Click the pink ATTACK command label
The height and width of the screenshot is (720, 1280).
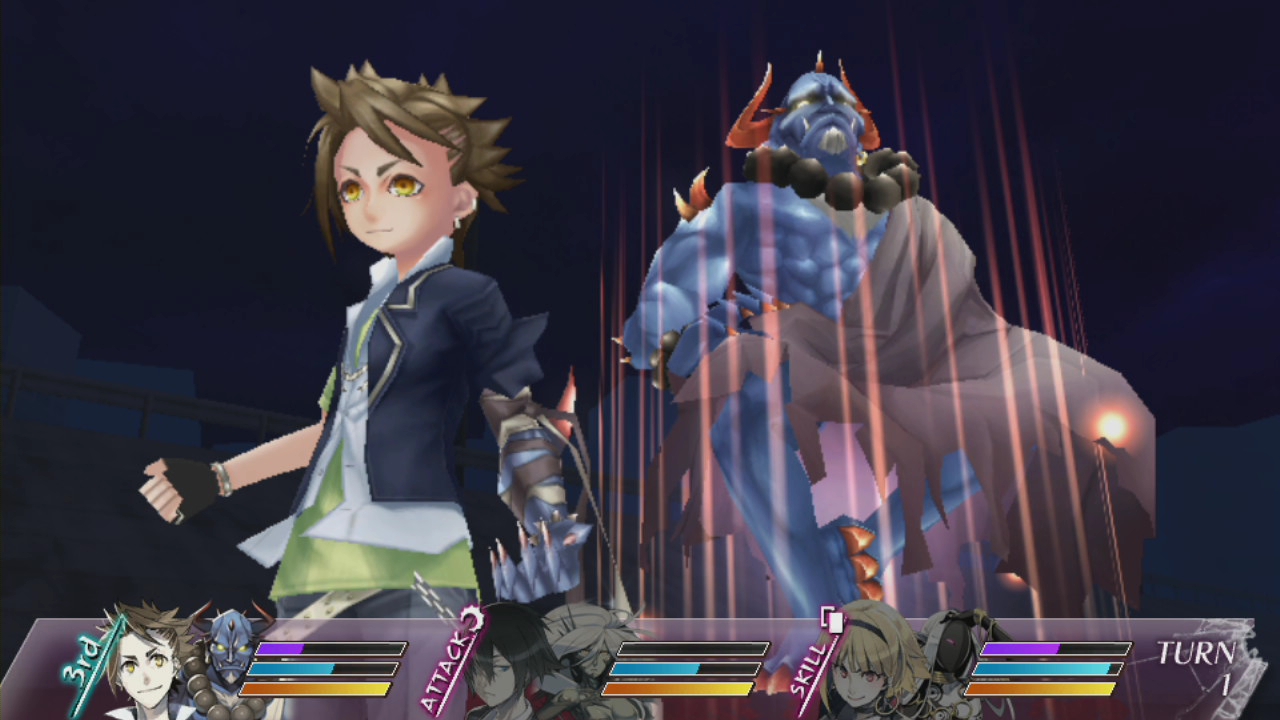446,663
